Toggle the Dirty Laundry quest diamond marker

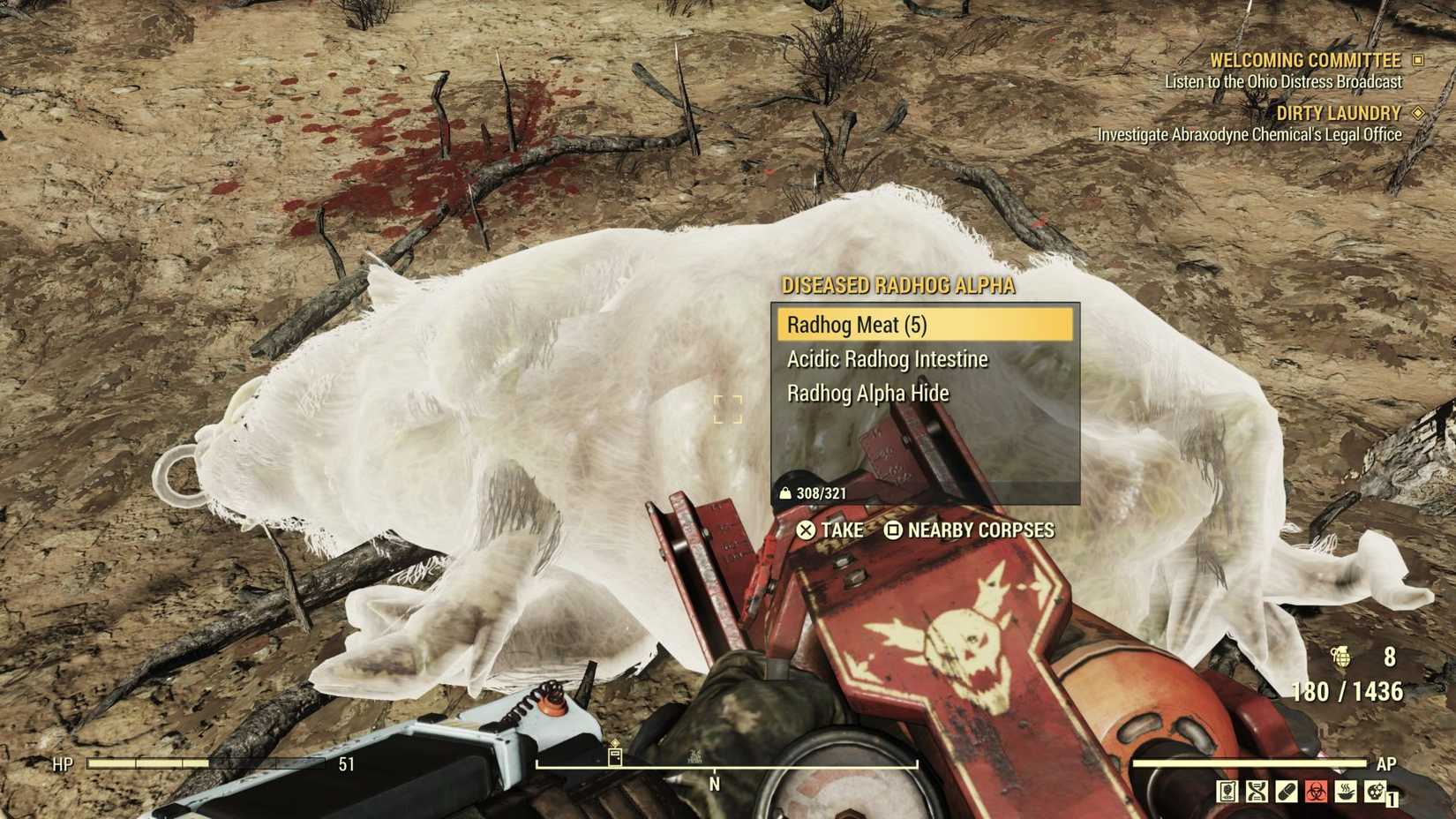pos(1419,113)
